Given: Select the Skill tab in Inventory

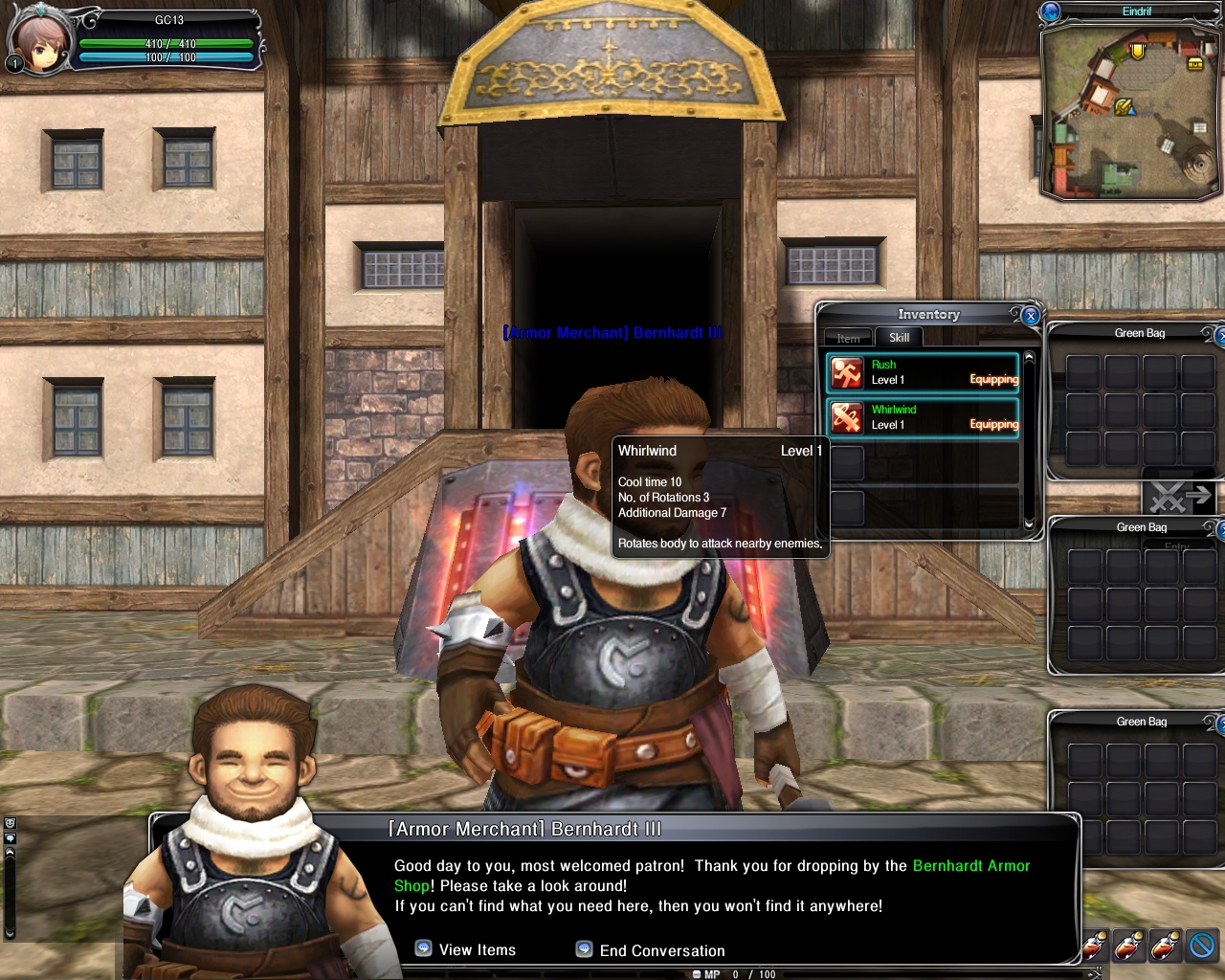Looking at the screenshot, I should [x=899, y=337].
